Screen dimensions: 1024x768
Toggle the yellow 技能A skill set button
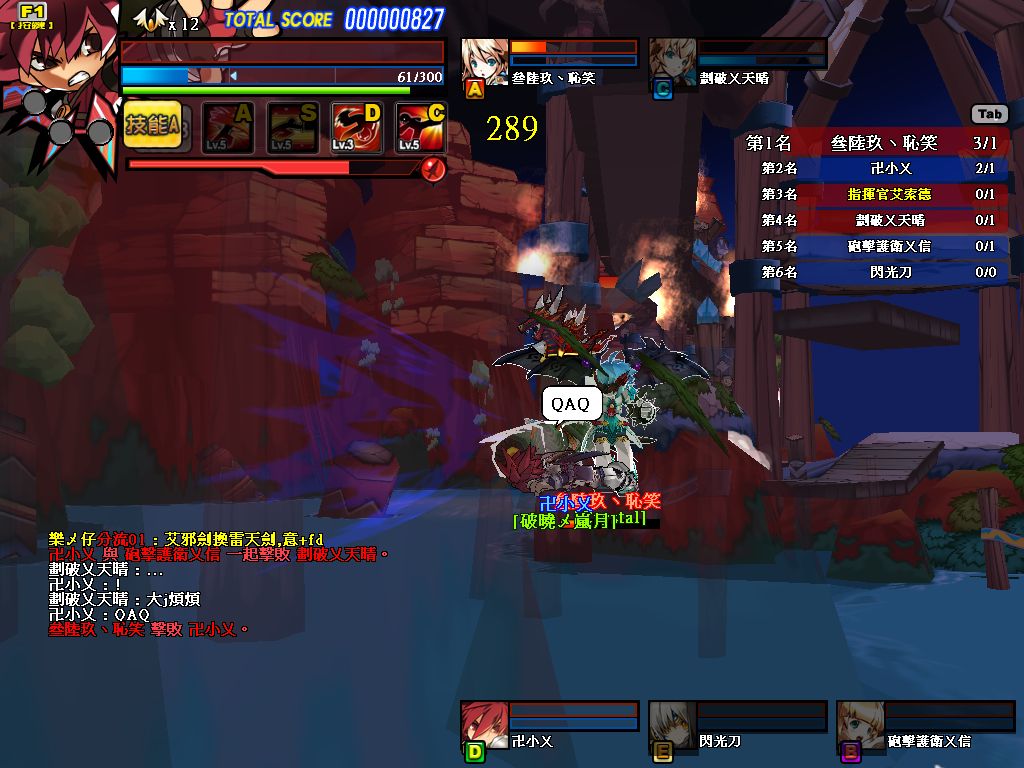(x=153, y=126)
